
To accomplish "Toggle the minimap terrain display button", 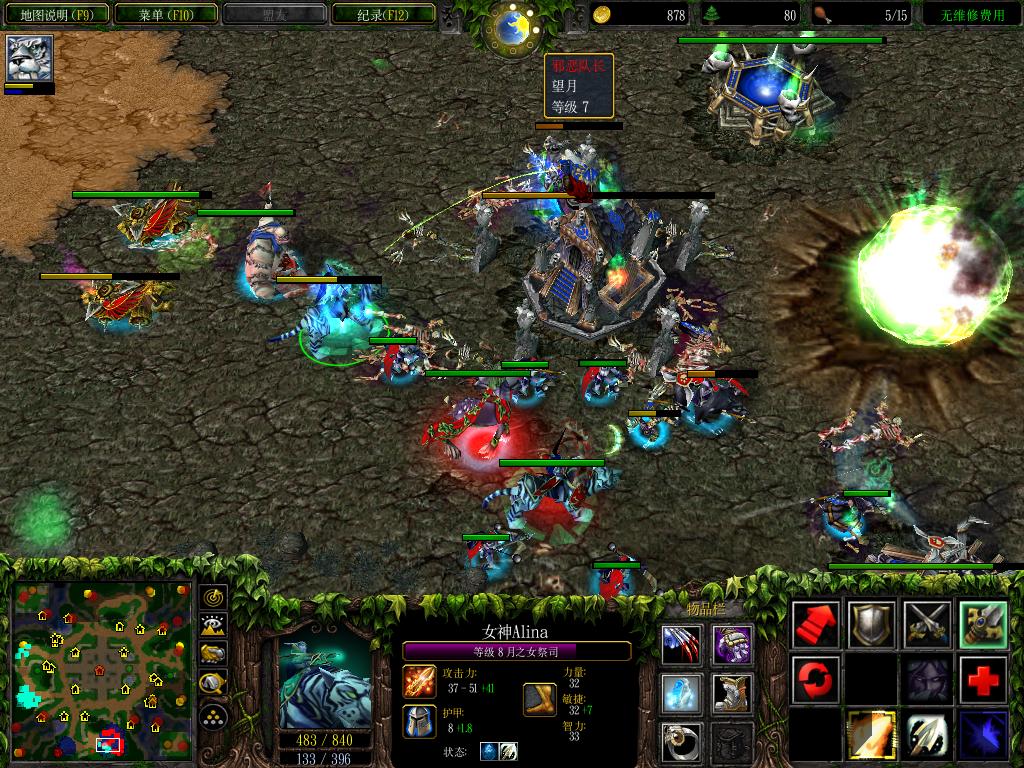I will point(214,625).
